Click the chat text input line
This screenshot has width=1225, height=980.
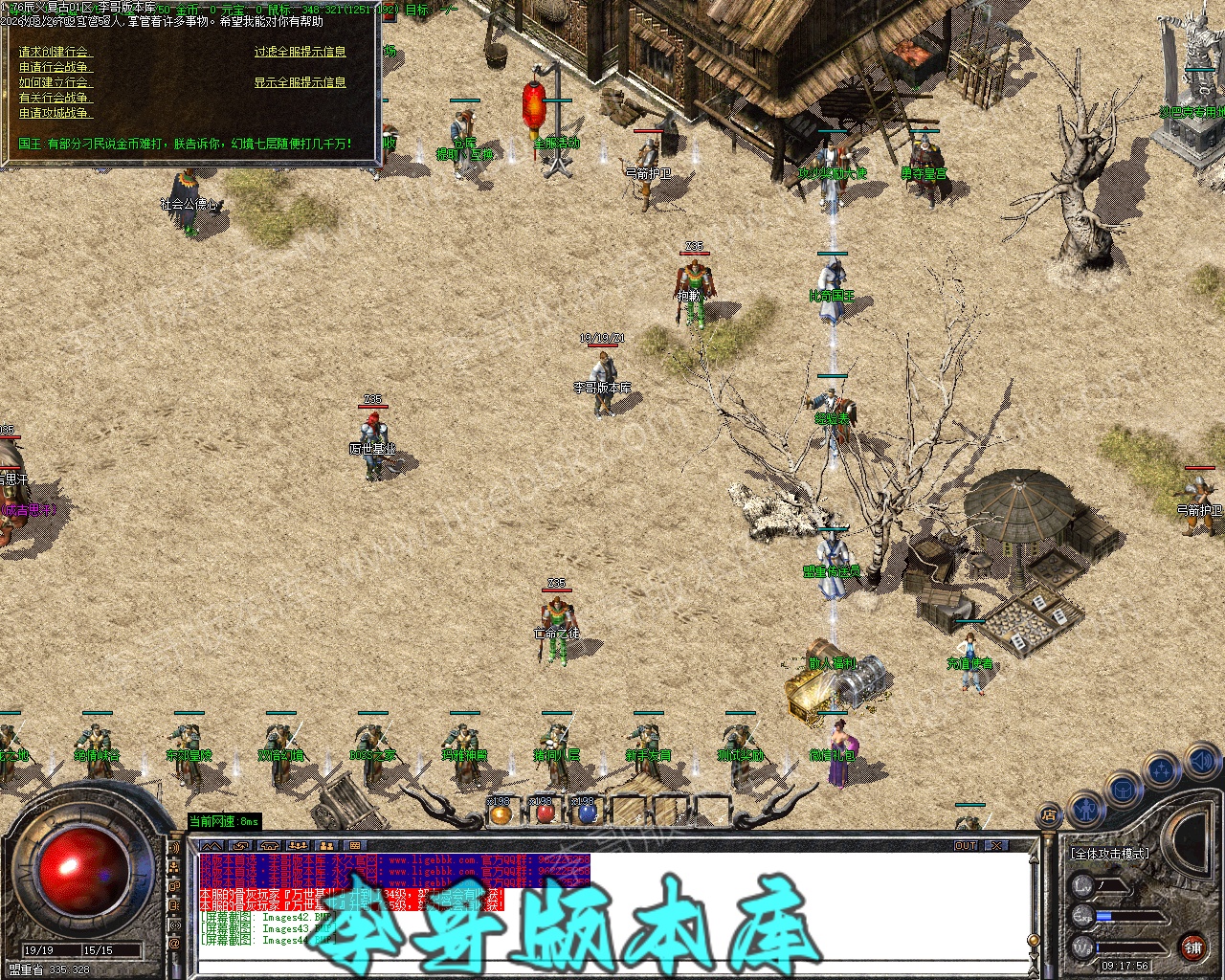click(612, 965)
